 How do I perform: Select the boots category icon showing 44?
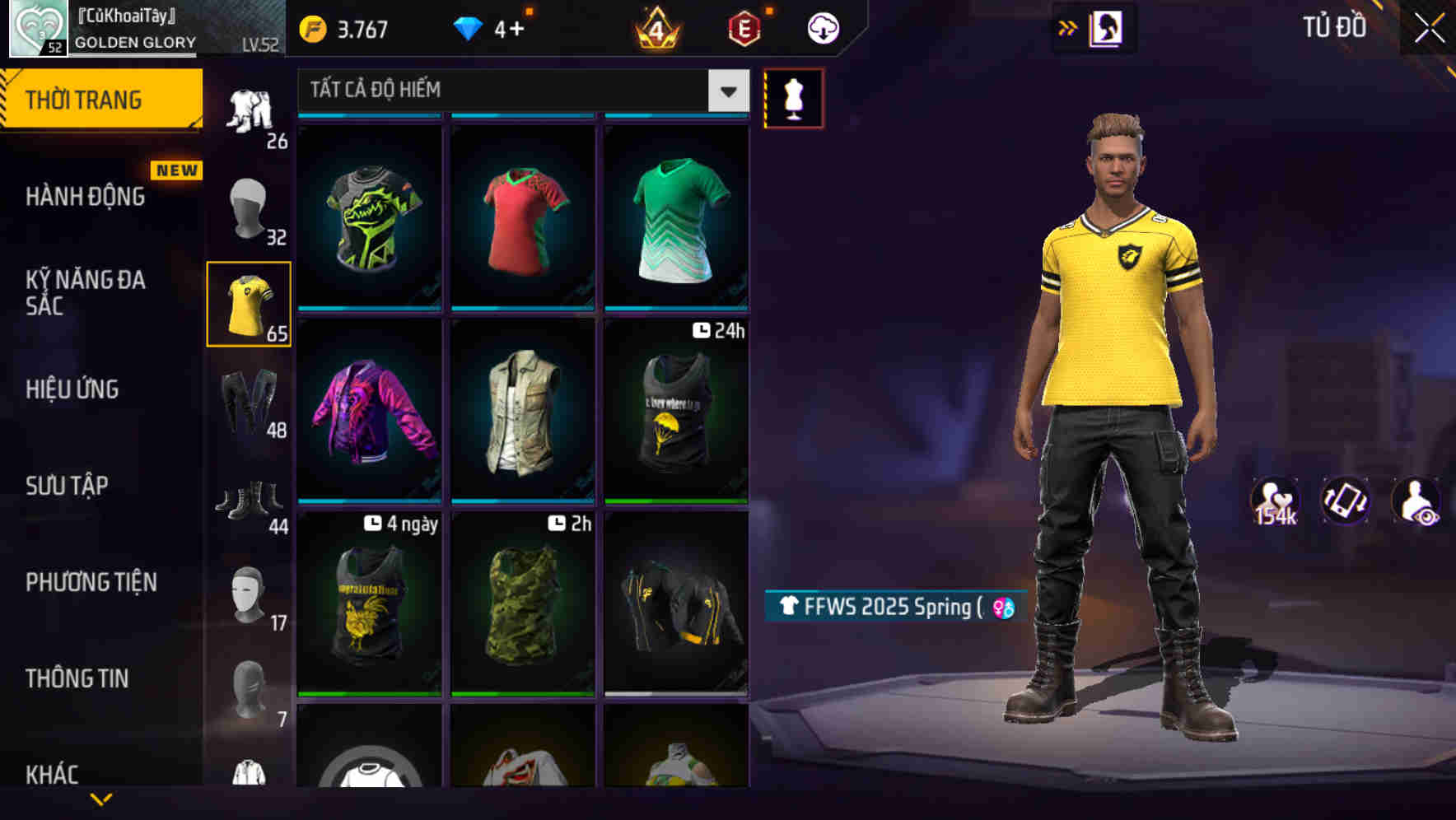coord(250,494)
